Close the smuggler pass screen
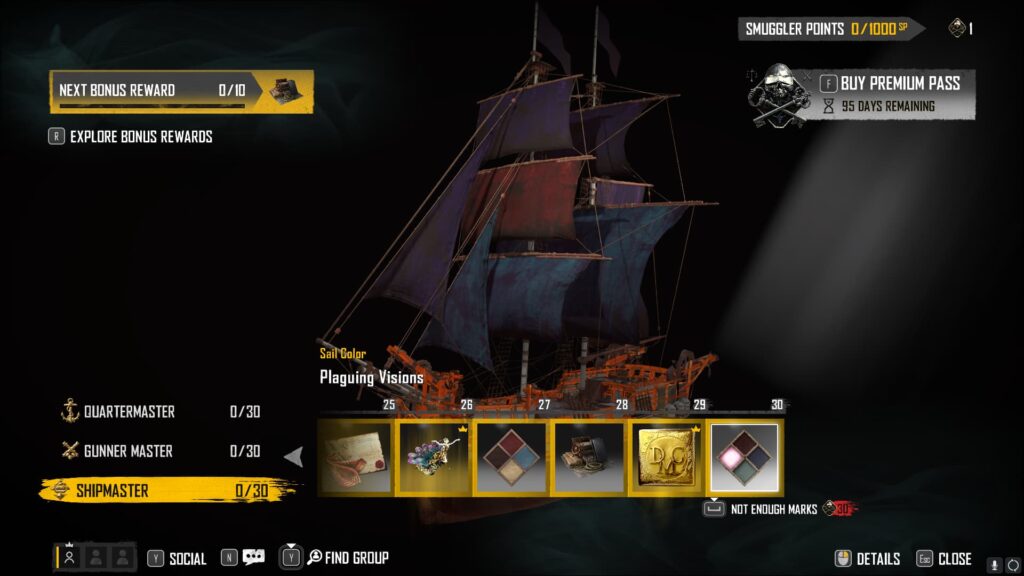This screenshot has width=1024, height=576. [944, 559]
